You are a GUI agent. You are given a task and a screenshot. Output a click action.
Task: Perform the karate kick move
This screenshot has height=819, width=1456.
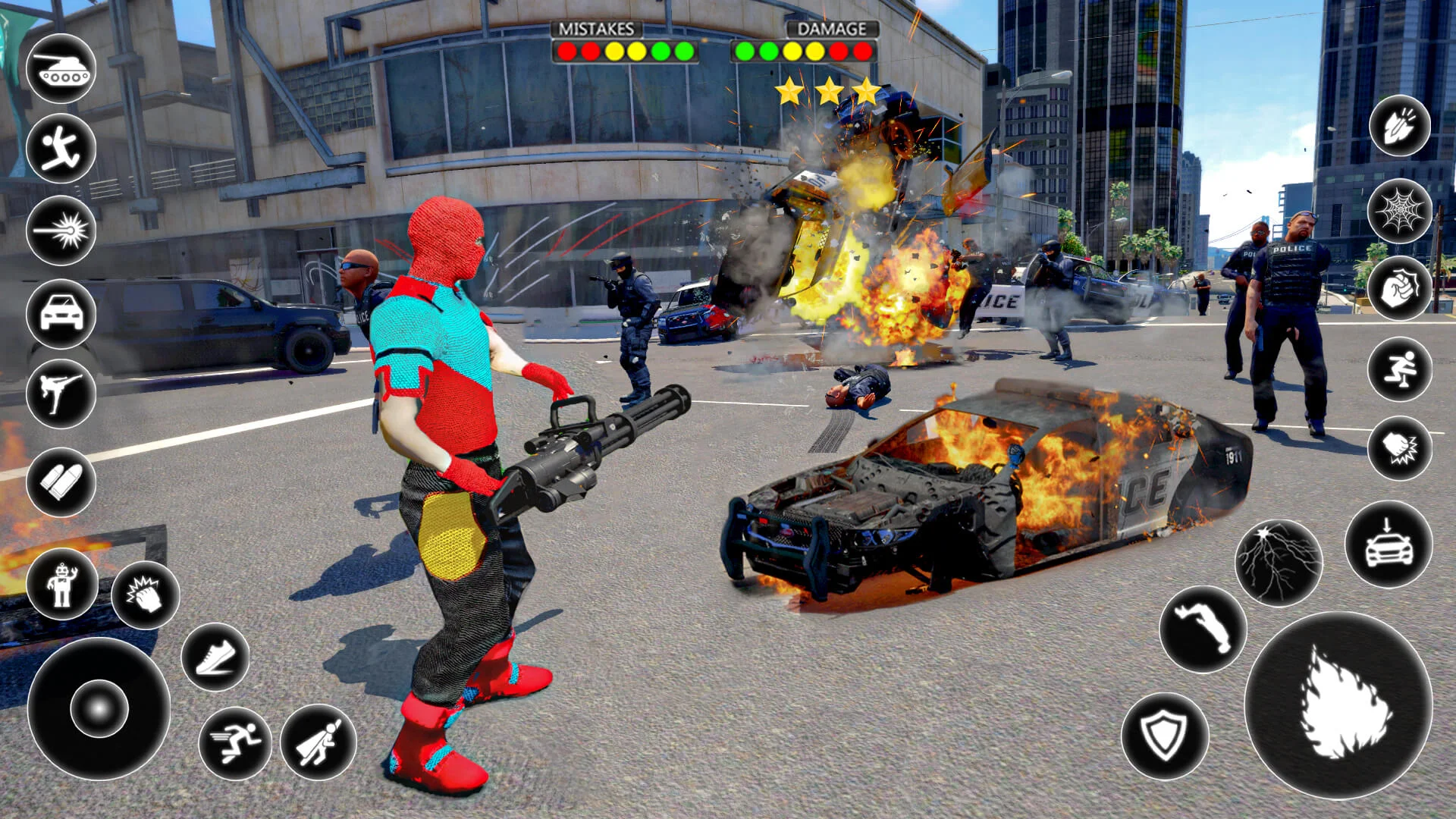pyautogui.click(x=61, y=394)
